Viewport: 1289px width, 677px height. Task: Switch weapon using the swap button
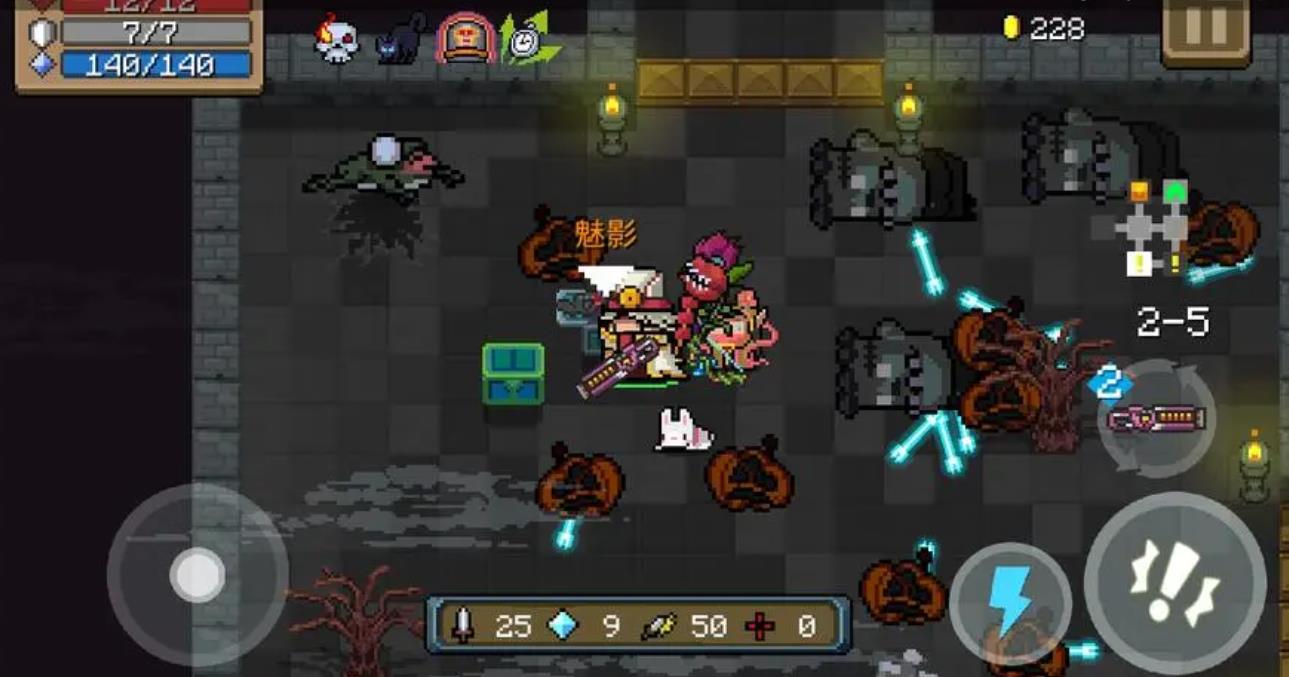coord(1157,418)
